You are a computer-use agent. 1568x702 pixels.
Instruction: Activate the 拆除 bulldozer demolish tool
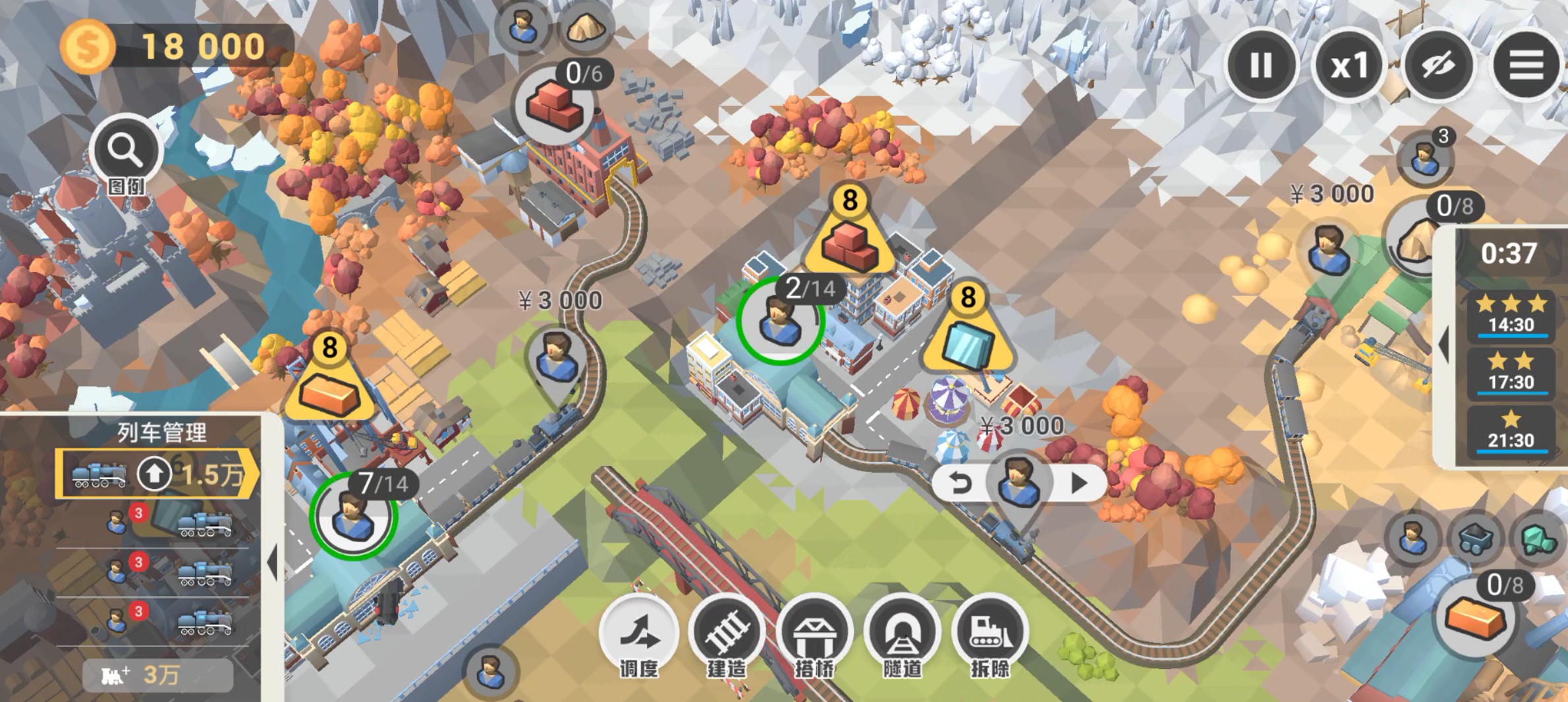click(990, 634)
